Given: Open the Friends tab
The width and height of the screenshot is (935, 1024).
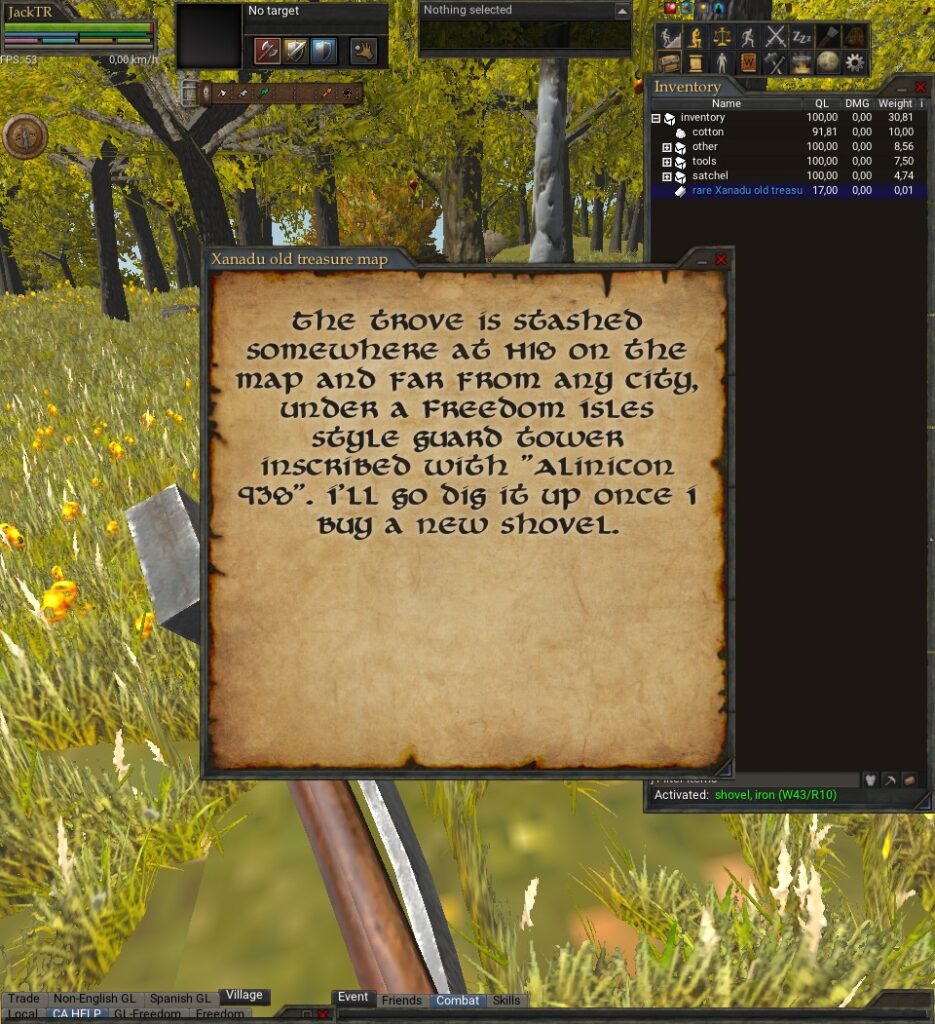Looking at the screenshot, I should [401, 1000].
